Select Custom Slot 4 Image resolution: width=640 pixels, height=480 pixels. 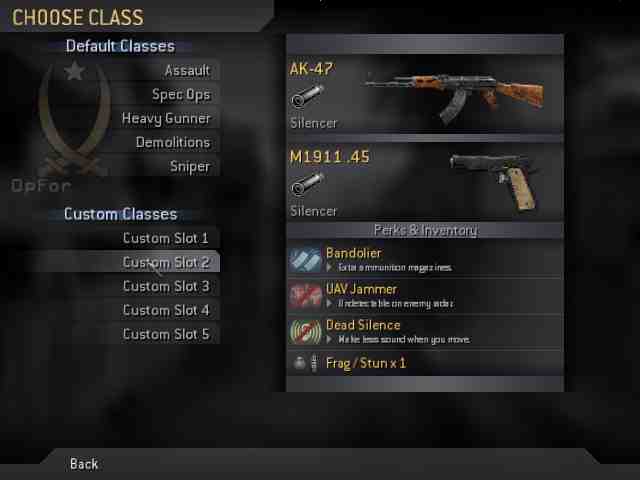(x=166, y=310)
